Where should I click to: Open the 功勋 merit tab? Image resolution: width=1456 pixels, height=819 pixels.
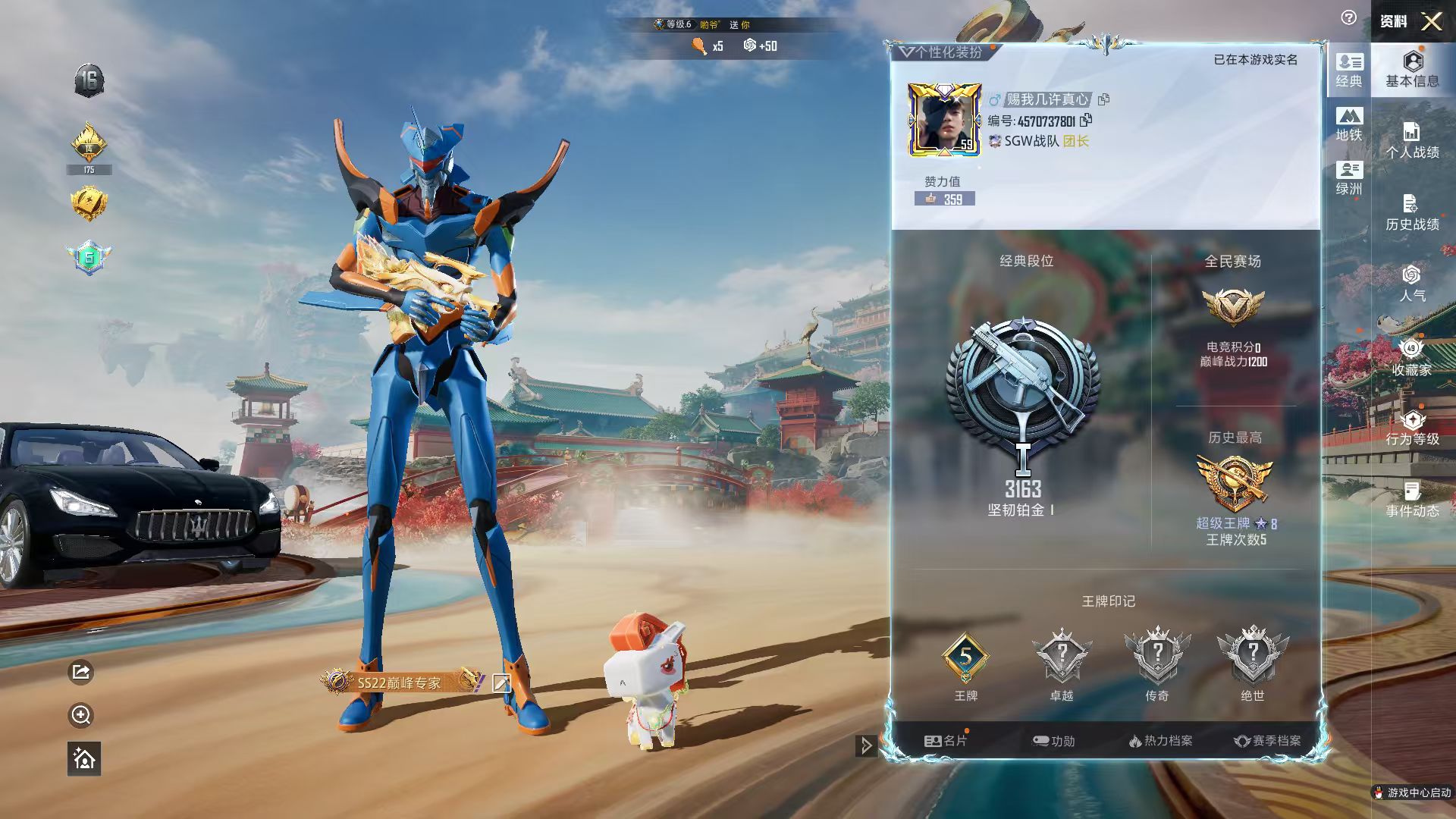[x=1054, y=741]
